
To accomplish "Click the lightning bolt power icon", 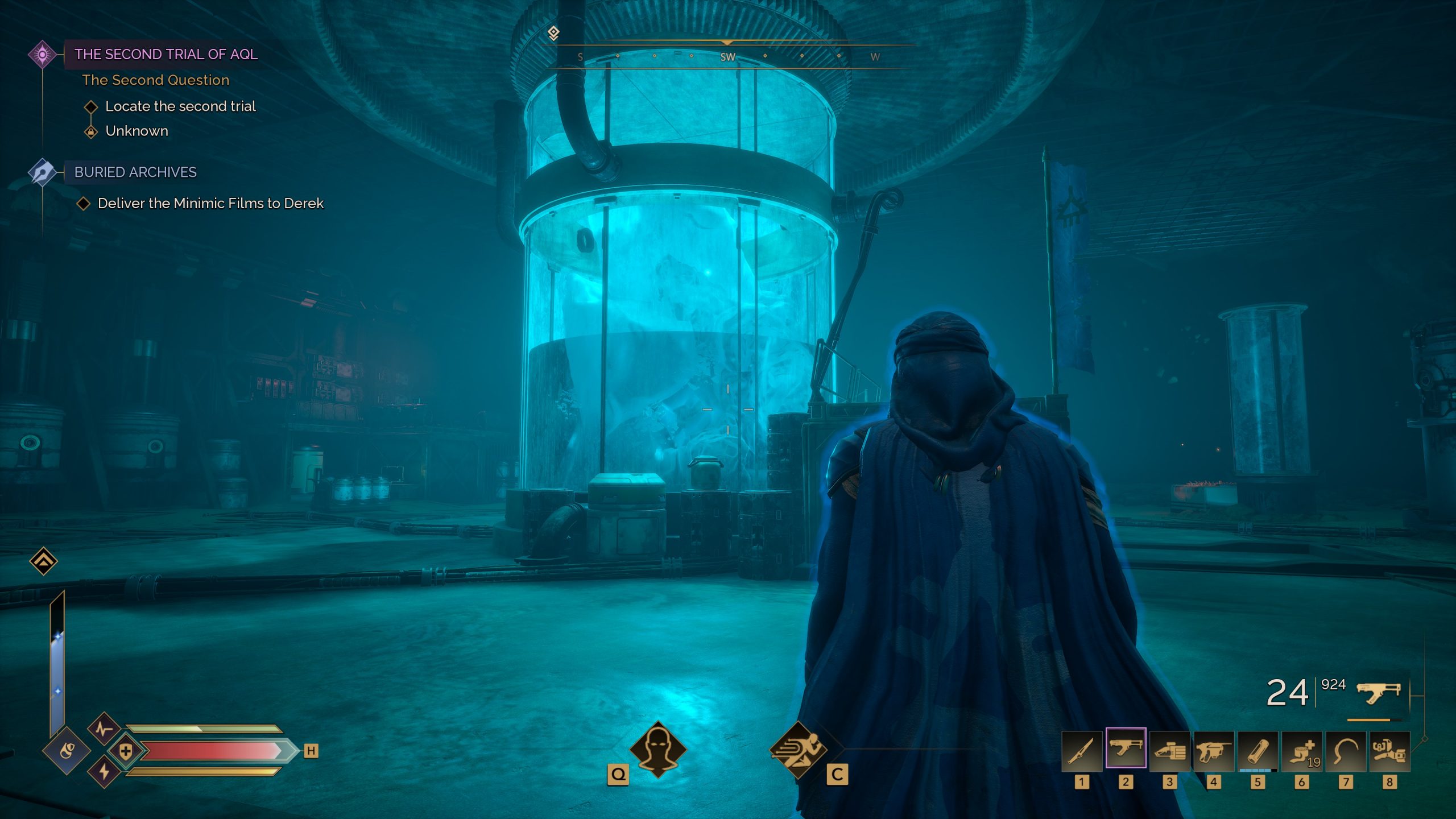I will click(104, 772).
